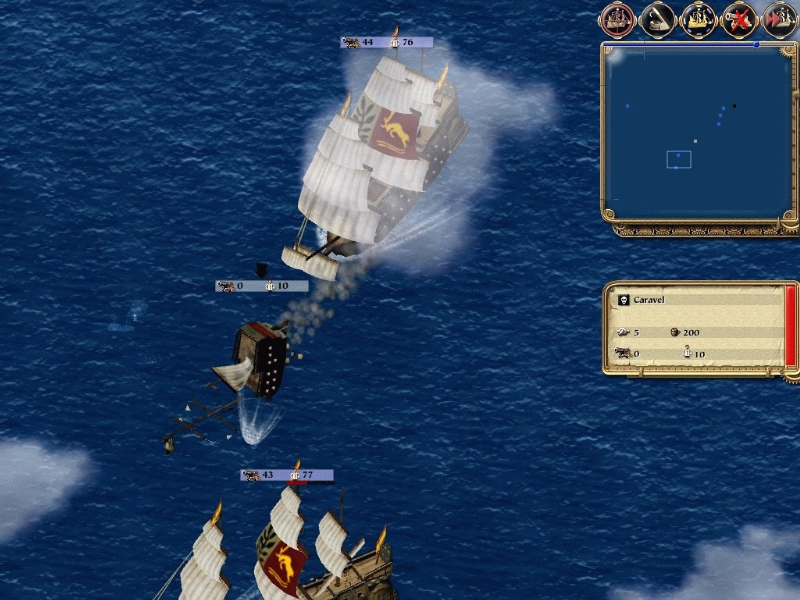This screenshot has width=800, height=600.
Task: Select the Caravel ship info panel
Action: click(698, 327)
